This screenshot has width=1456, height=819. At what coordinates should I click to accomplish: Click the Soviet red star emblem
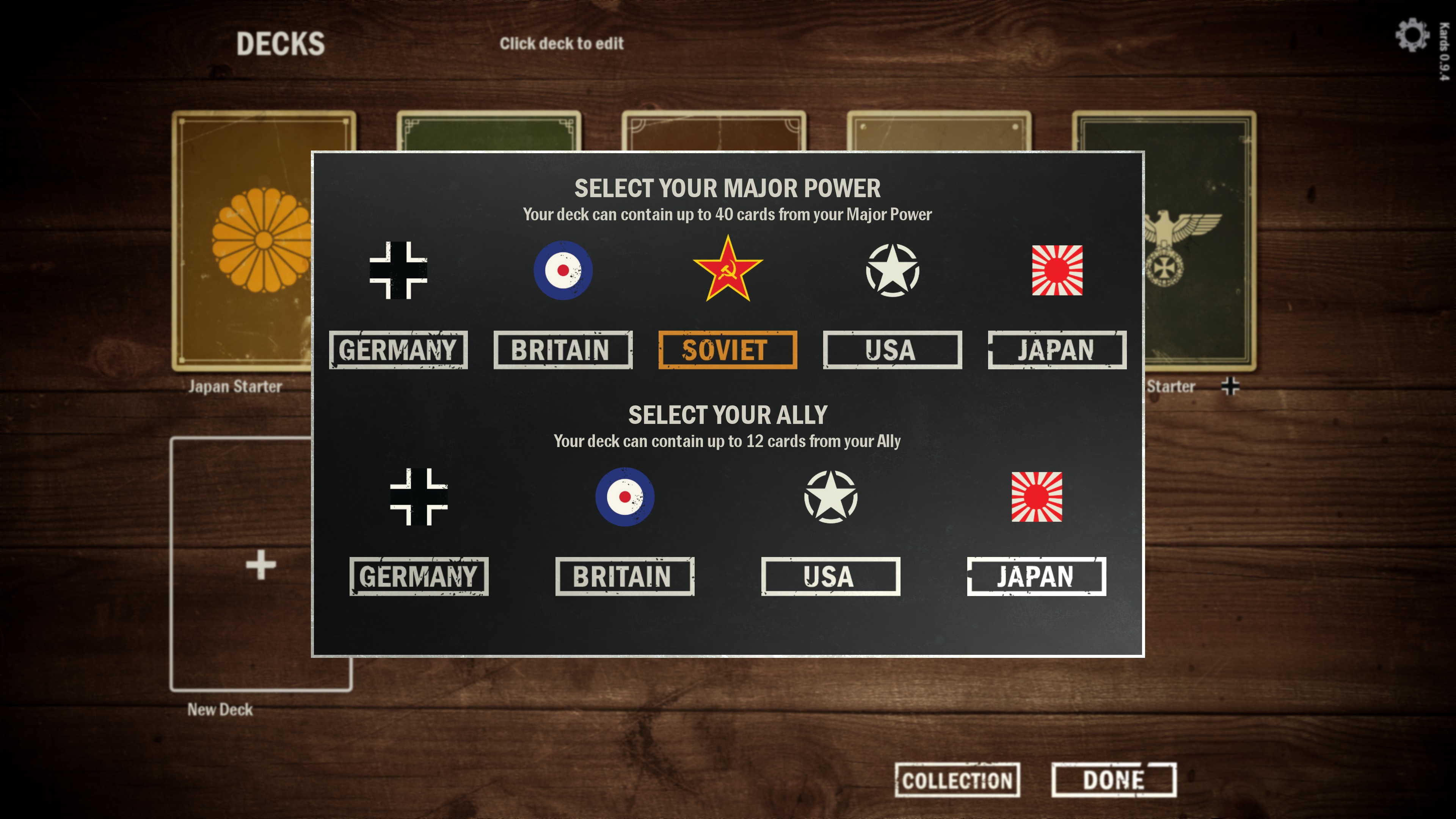pos(728,270)
